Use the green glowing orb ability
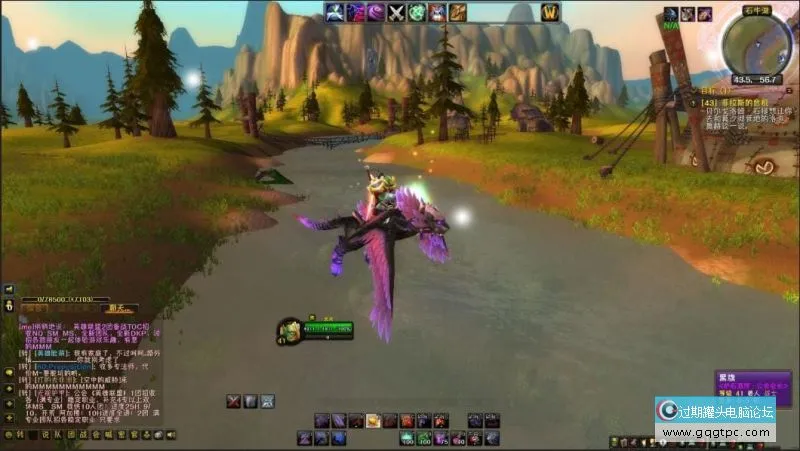 pos(416,13)
